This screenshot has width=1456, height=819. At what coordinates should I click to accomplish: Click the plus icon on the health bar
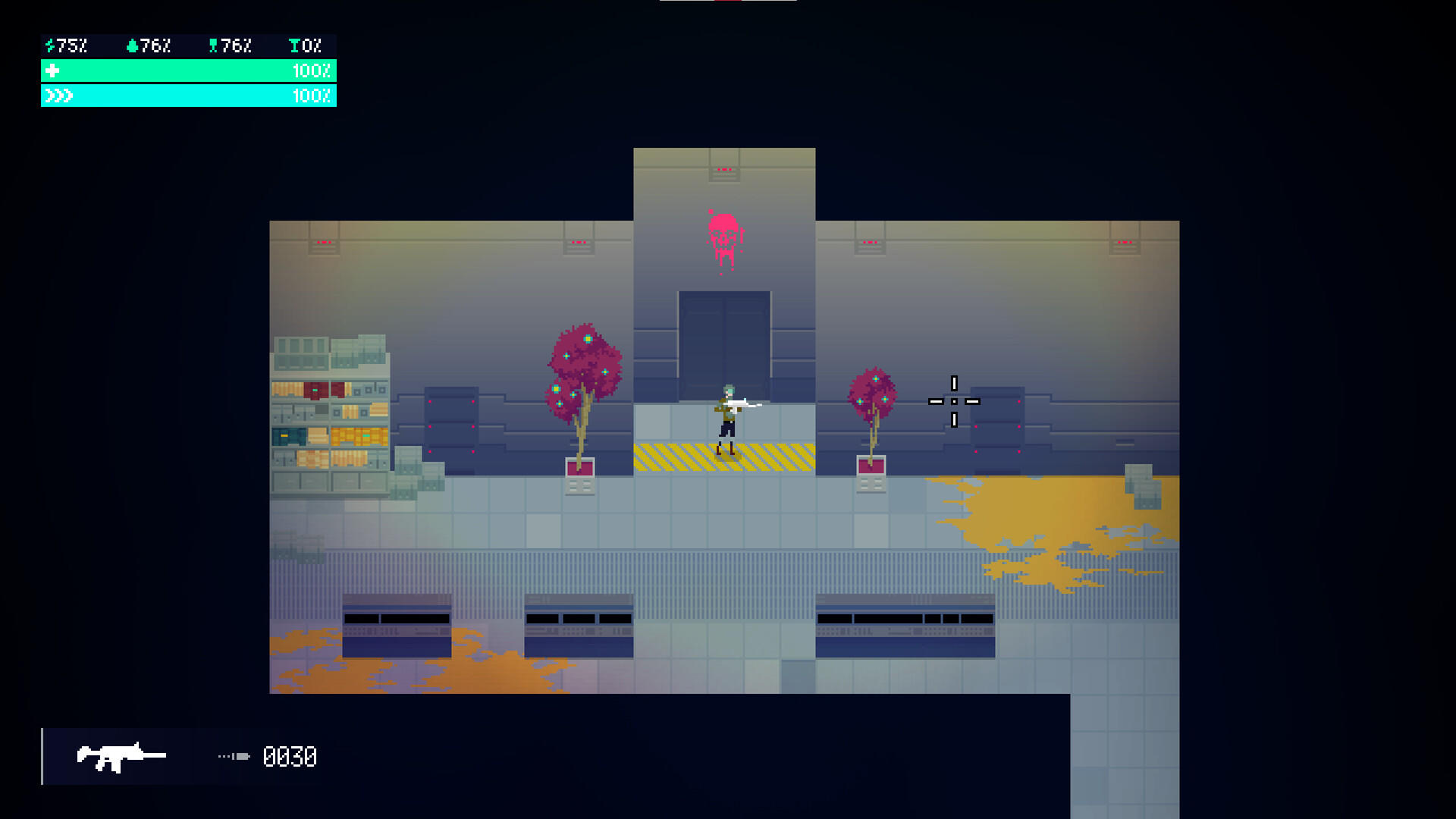(x=52, y=71)
